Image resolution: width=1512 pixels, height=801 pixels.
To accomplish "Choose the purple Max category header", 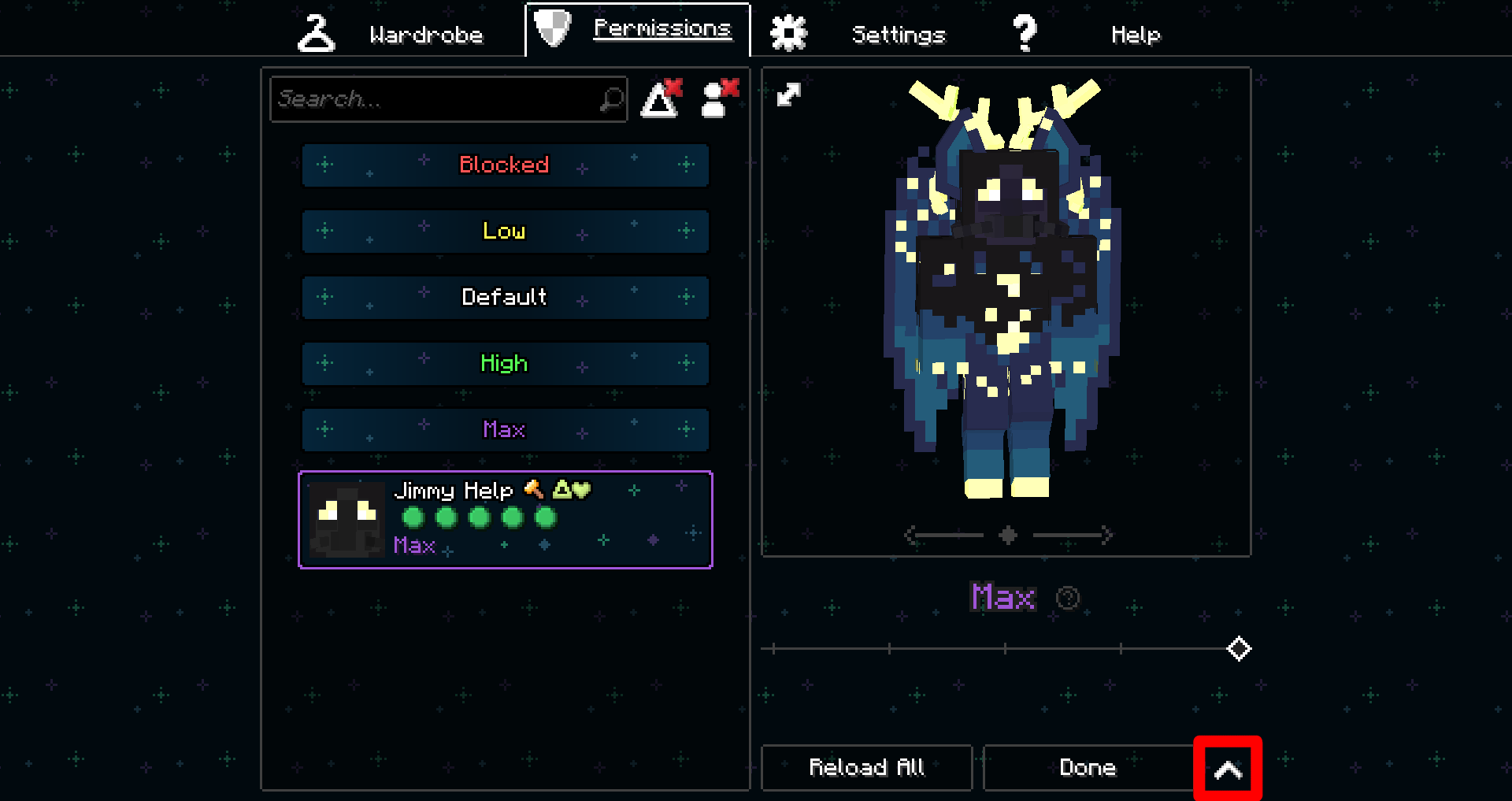I will tap(505, 430).
